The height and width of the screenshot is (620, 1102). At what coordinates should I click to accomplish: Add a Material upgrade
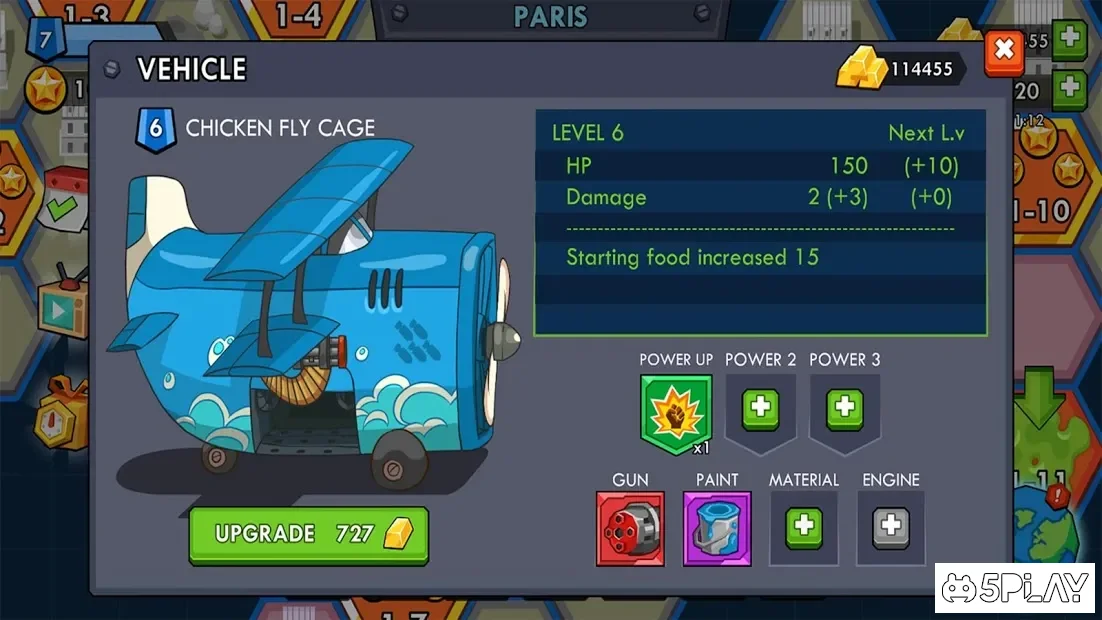(x=803, y=526)
